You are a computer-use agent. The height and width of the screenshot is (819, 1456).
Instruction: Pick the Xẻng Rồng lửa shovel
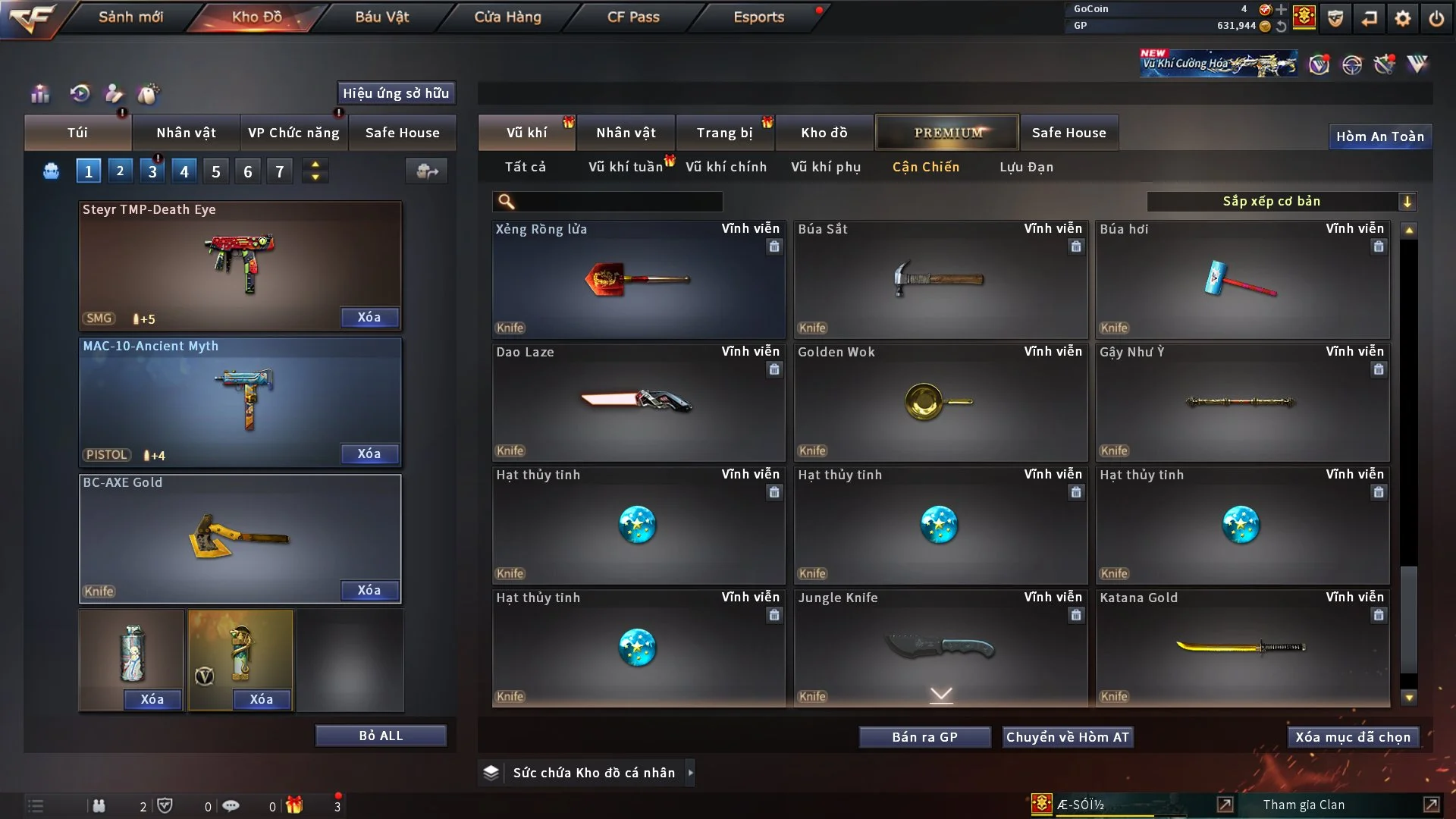pos(639,280)
